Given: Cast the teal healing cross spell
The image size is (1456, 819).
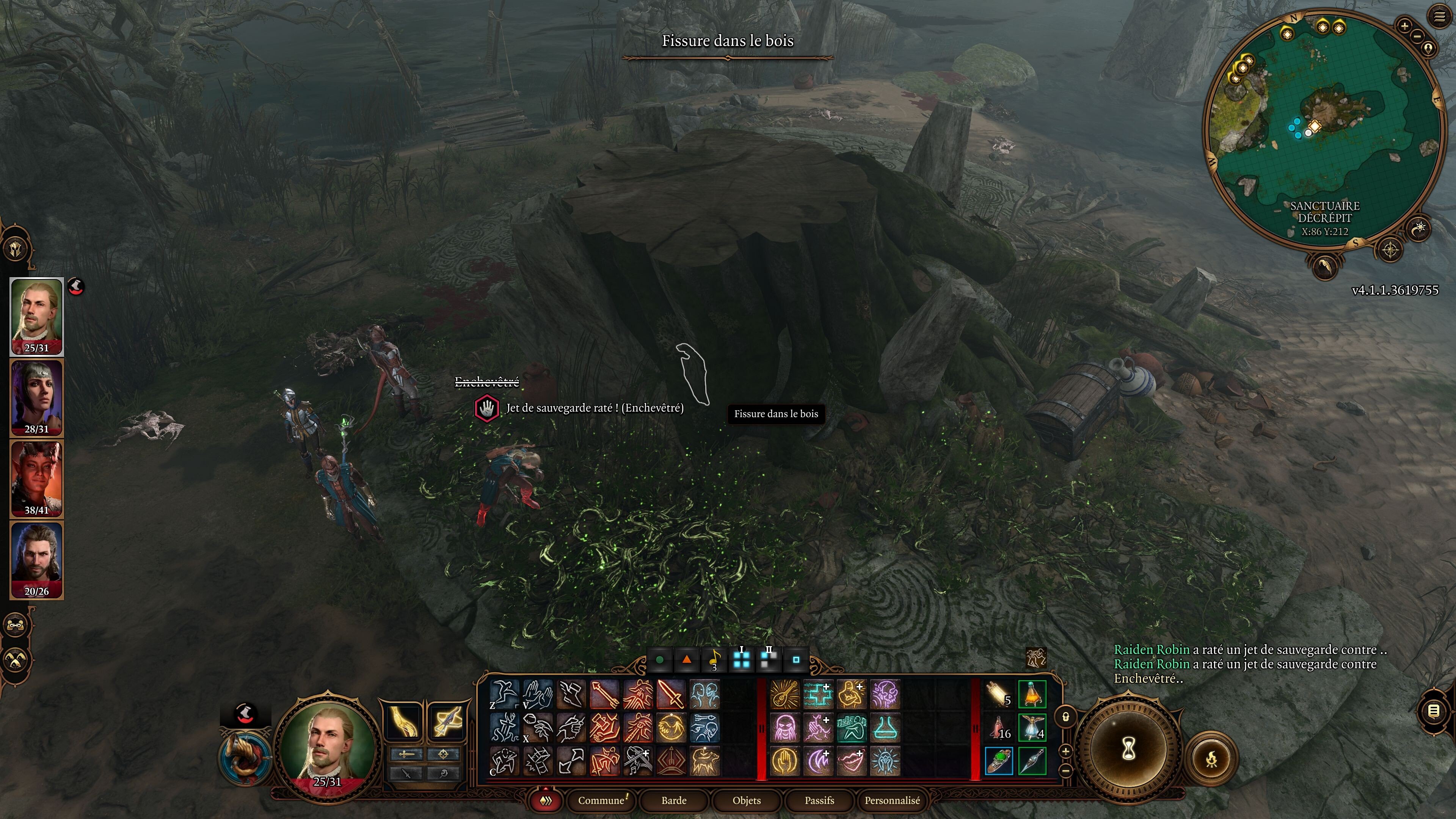Looking at the screenshot, I should pyautogui.click(x=819, y=694).
